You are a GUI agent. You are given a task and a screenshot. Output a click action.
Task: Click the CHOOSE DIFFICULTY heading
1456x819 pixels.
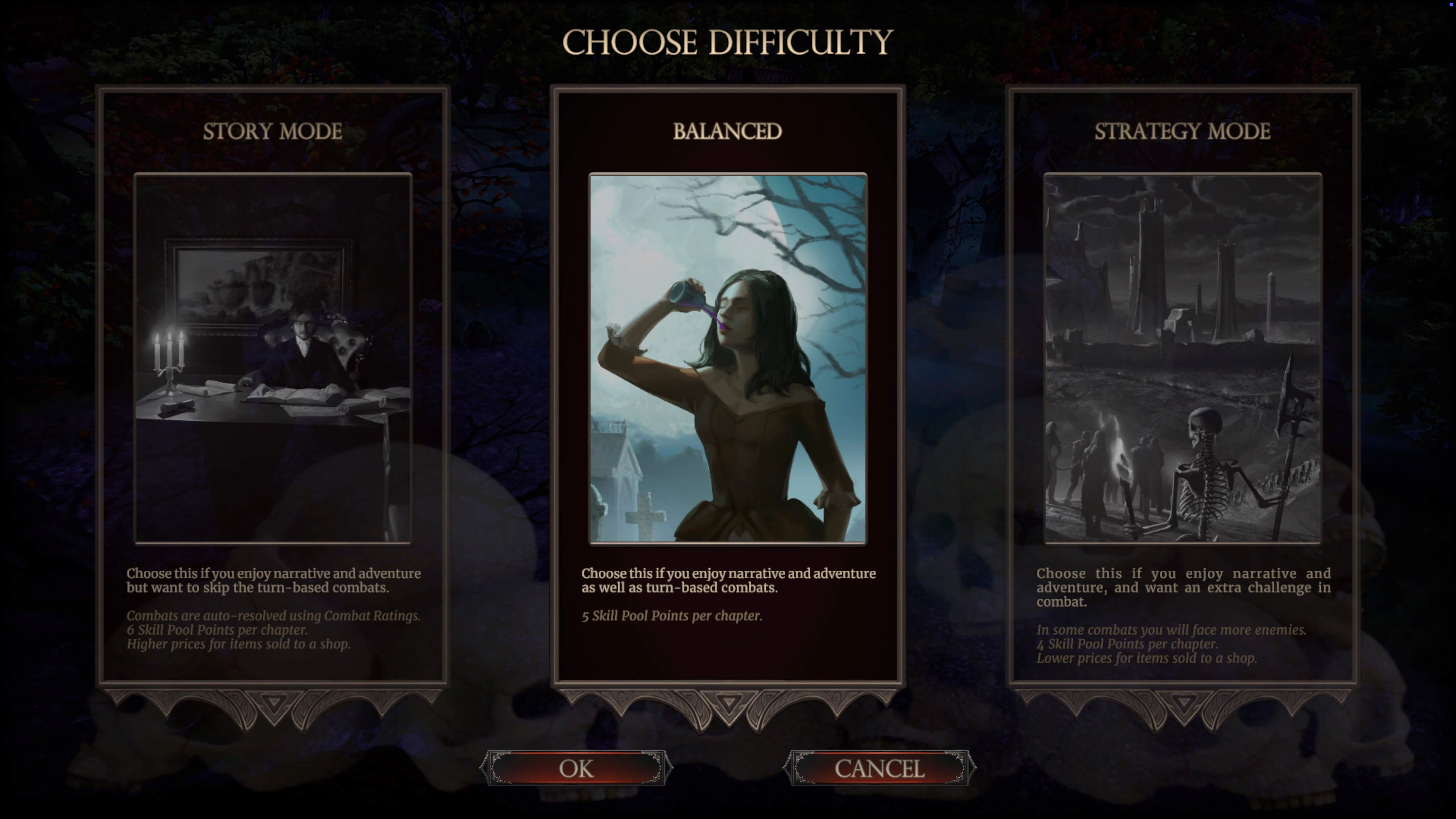point(728,41)
